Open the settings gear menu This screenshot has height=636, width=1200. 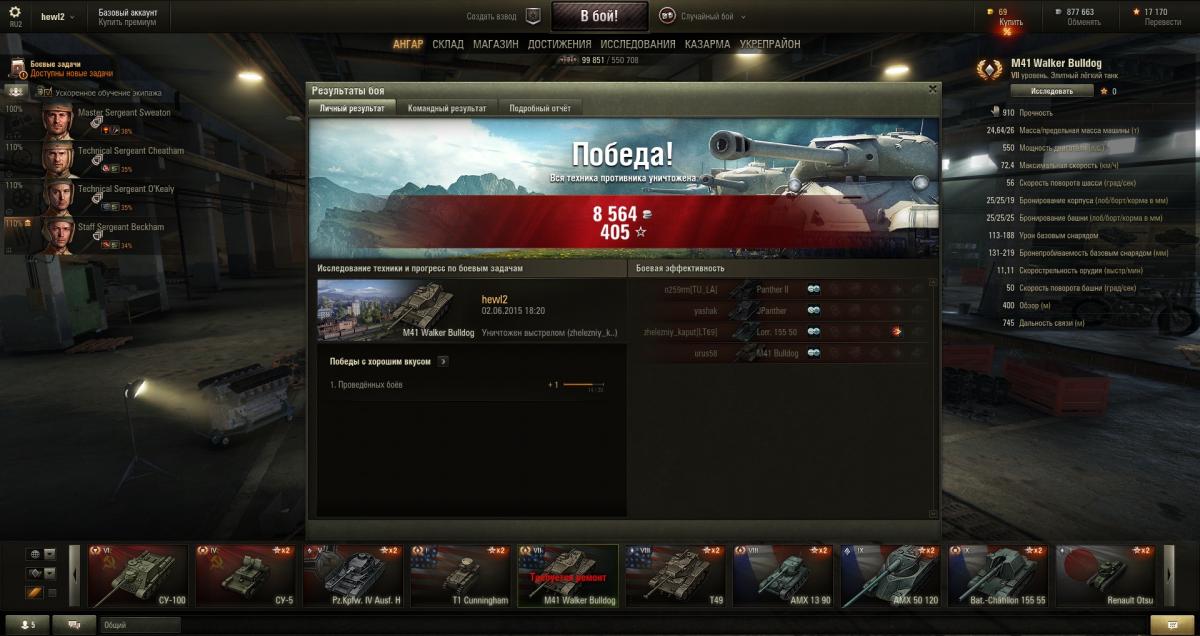(x=15, y=13)
